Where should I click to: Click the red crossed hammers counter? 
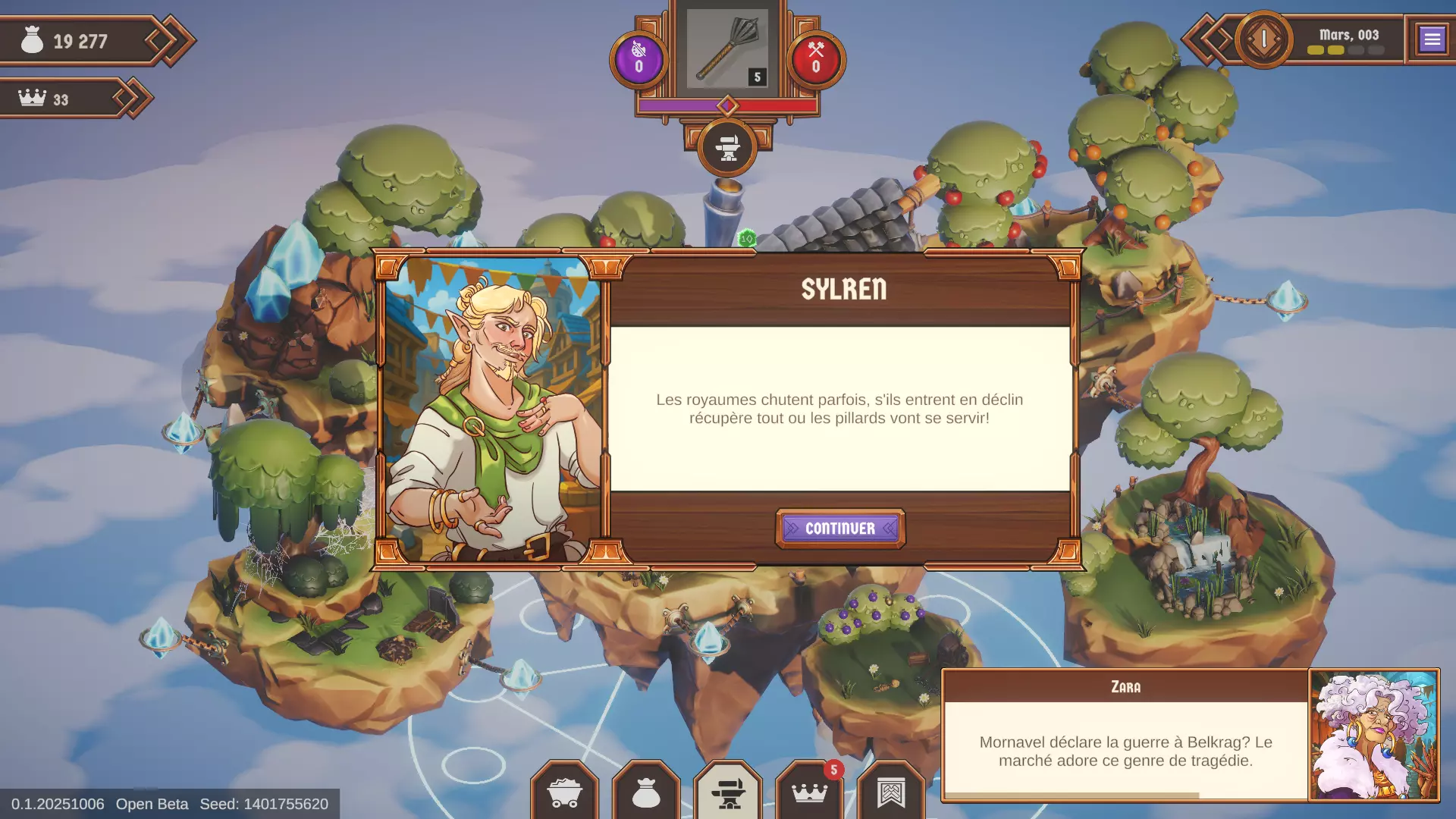[816, 59]
